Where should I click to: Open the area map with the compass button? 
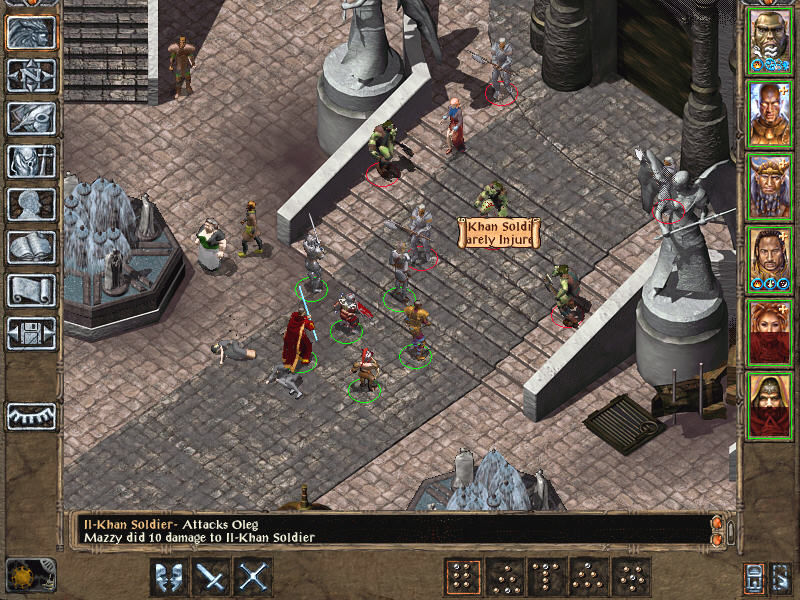[31, 75]
